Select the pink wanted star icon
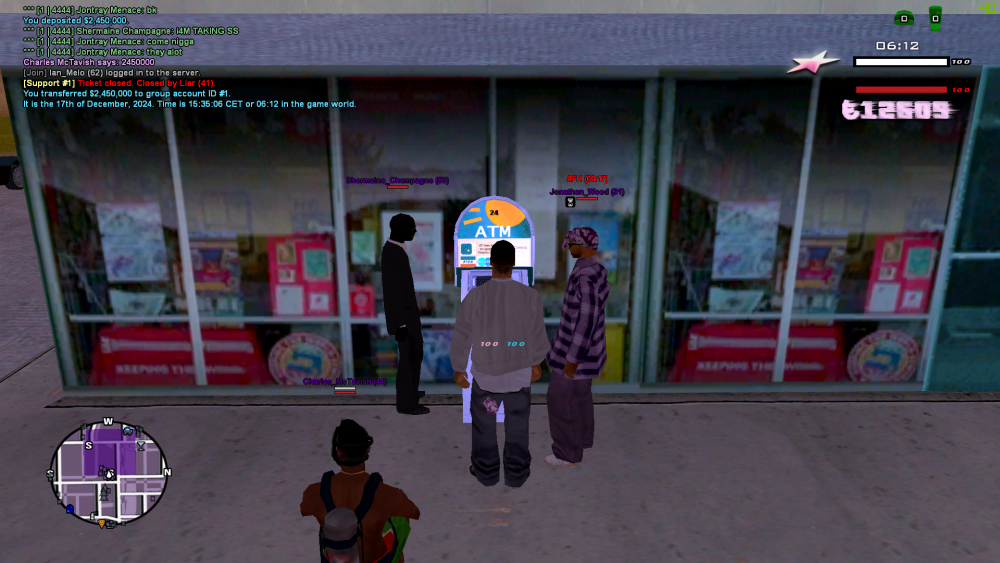The height and width of the screenshot is (563, 1000). [x=811, y=63]
